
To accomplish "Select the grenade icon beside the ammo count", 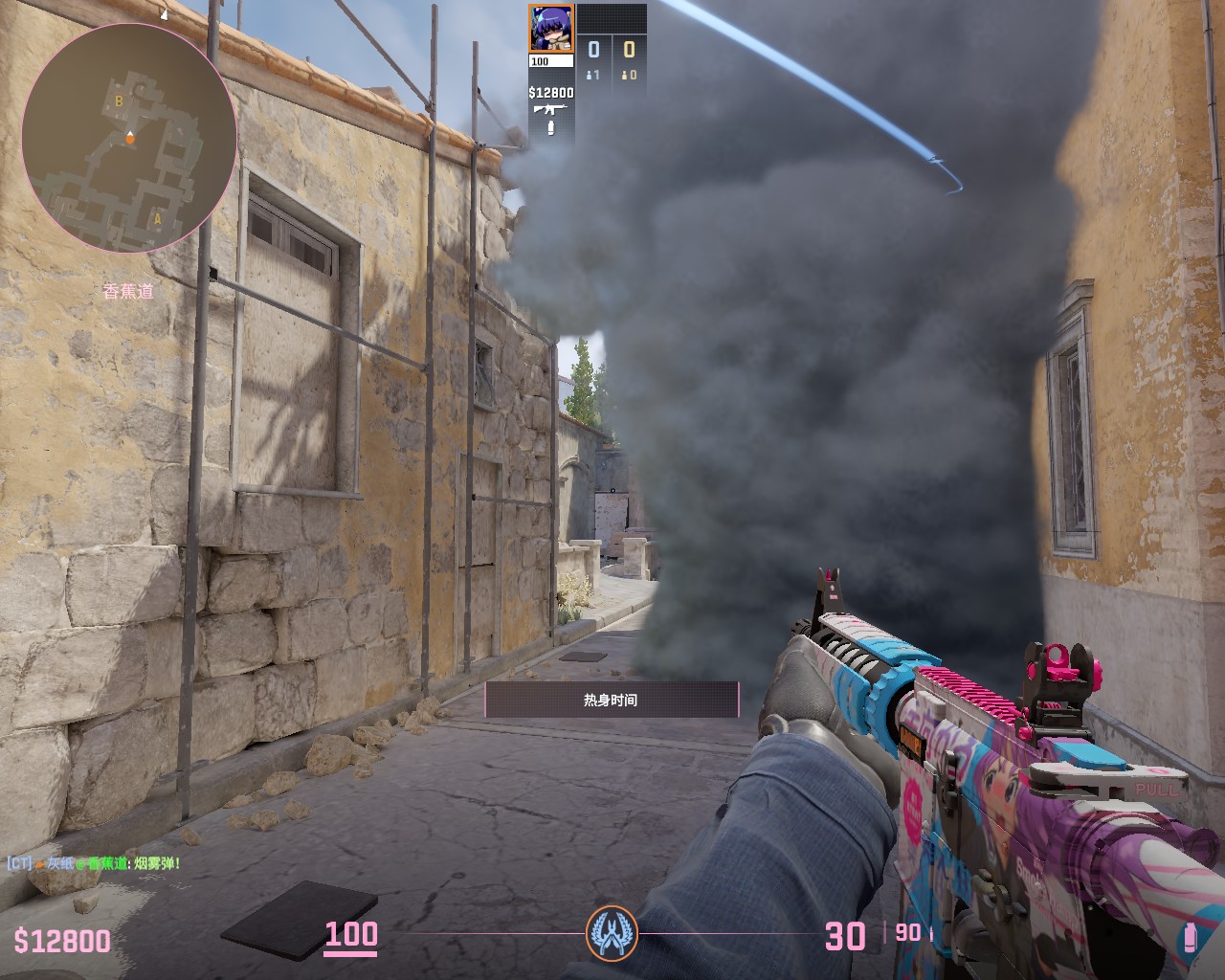I will [x=1190, y=936].
